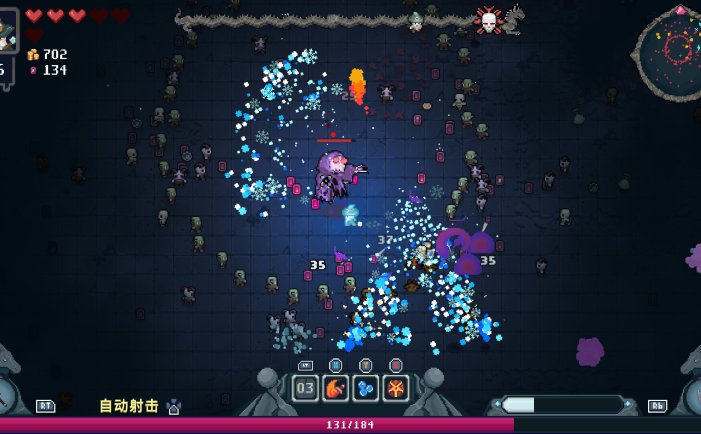This screenshot has width=701, height=434.
Task: Select the blue bubbles skill slot
Action: click(366, 388)
